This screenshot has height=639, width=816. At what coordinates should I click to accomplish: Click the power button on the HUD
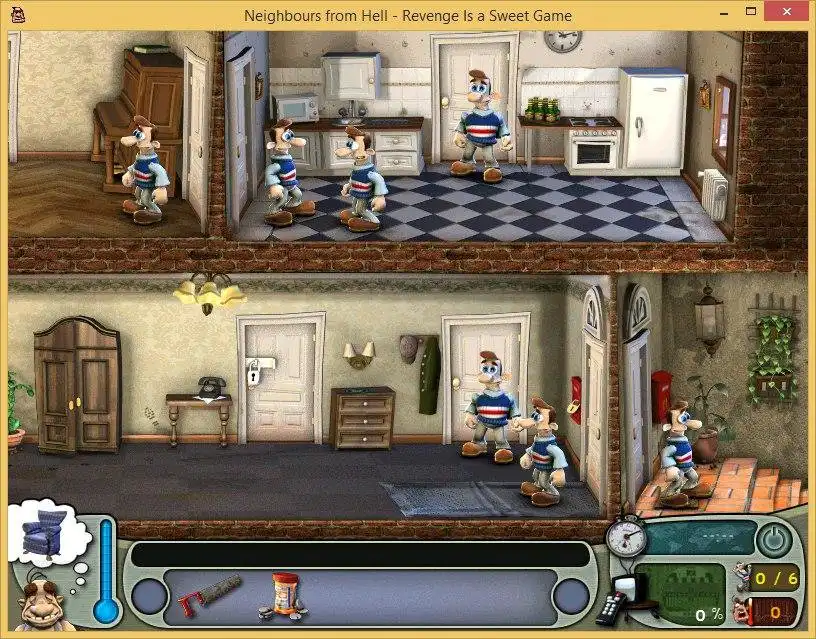point(771,540)
